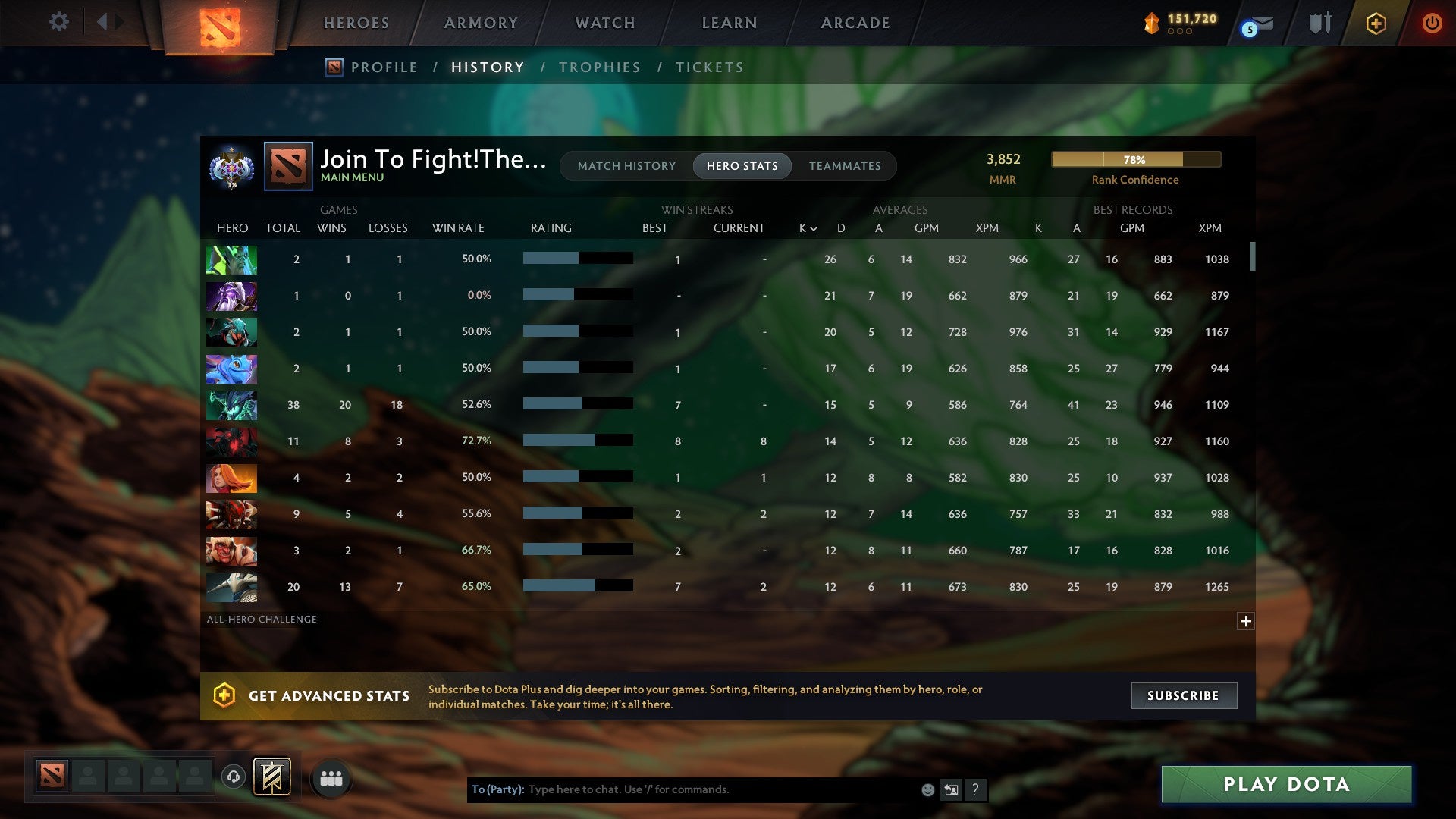Open the friends list icon
This screenshot has height=819, width=1456.
tap(331, 777)
